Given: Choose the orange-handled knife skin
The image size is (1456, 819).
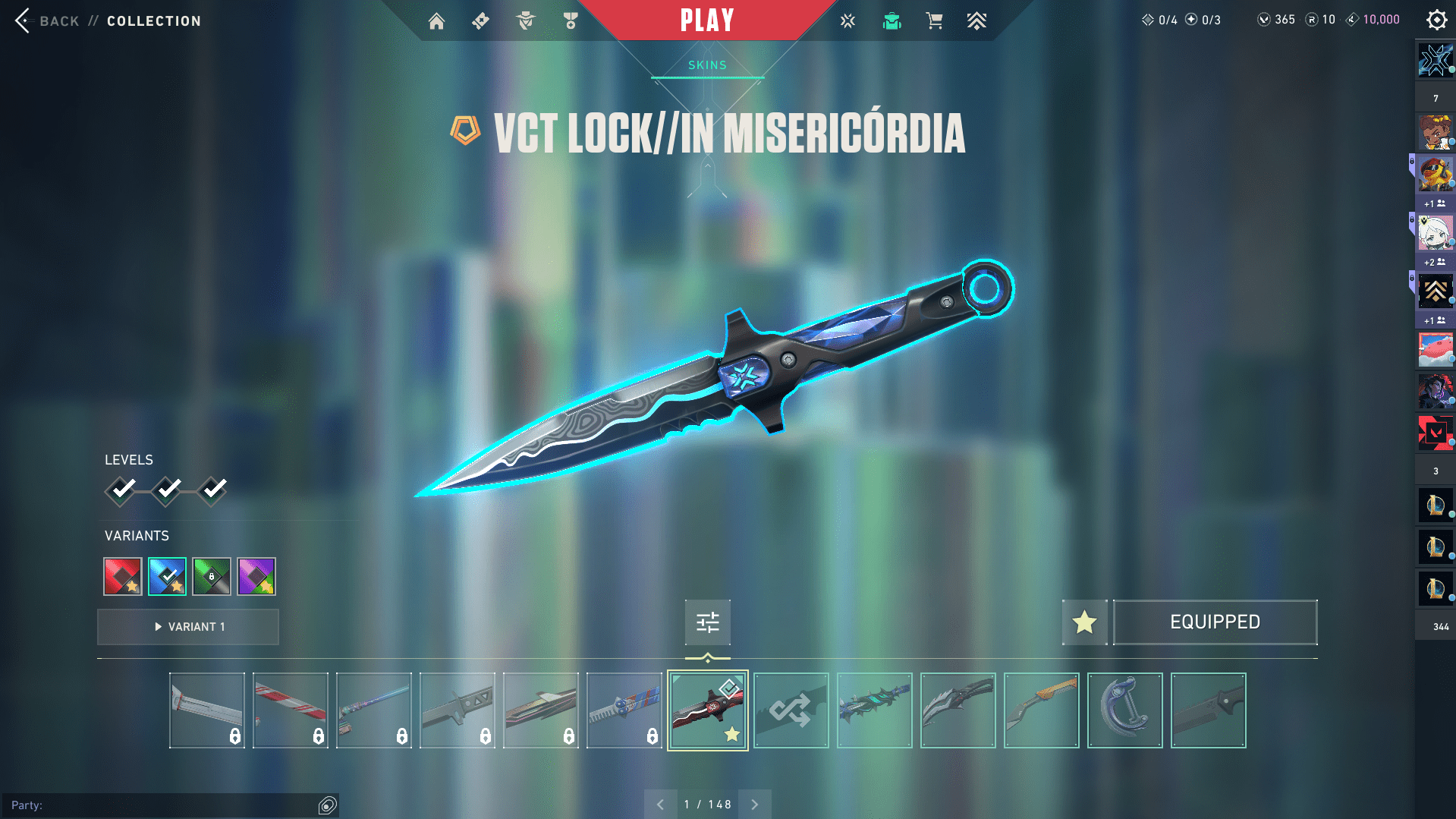Looking at the screenshot, I should click(x=1041, y=710).
